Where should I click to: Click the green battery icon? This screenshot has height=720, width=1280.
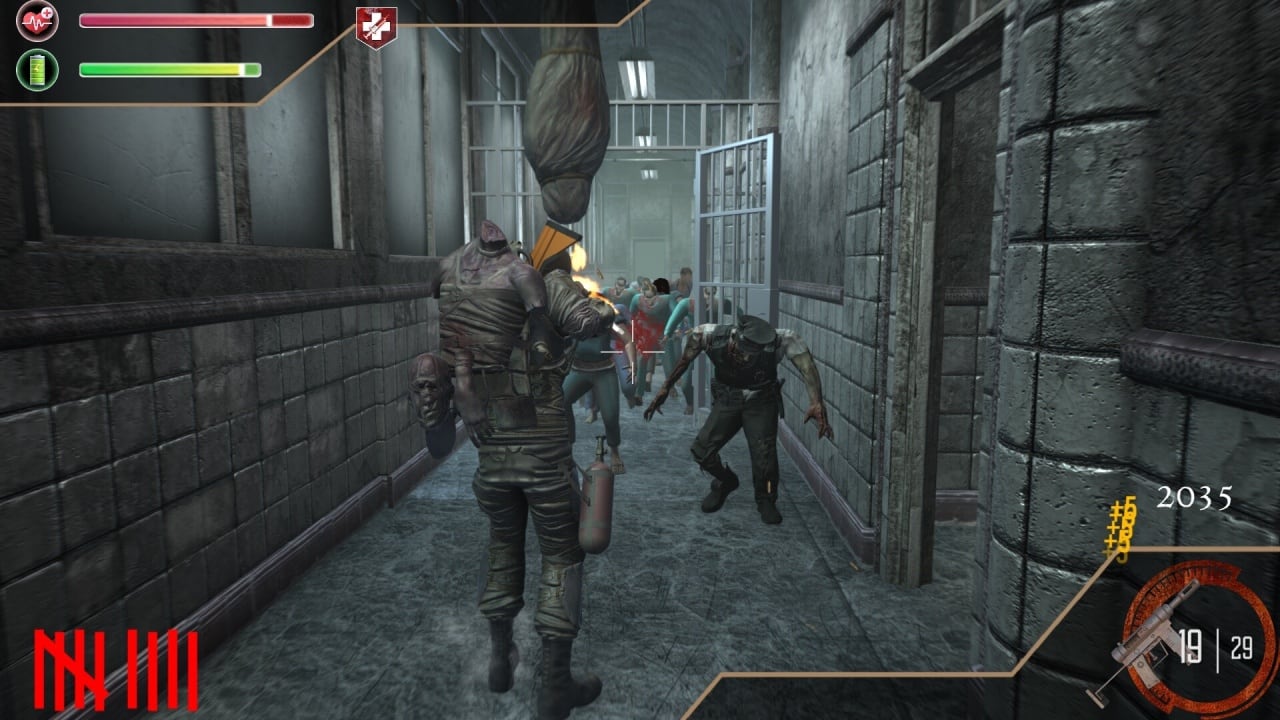click(37, 70)
